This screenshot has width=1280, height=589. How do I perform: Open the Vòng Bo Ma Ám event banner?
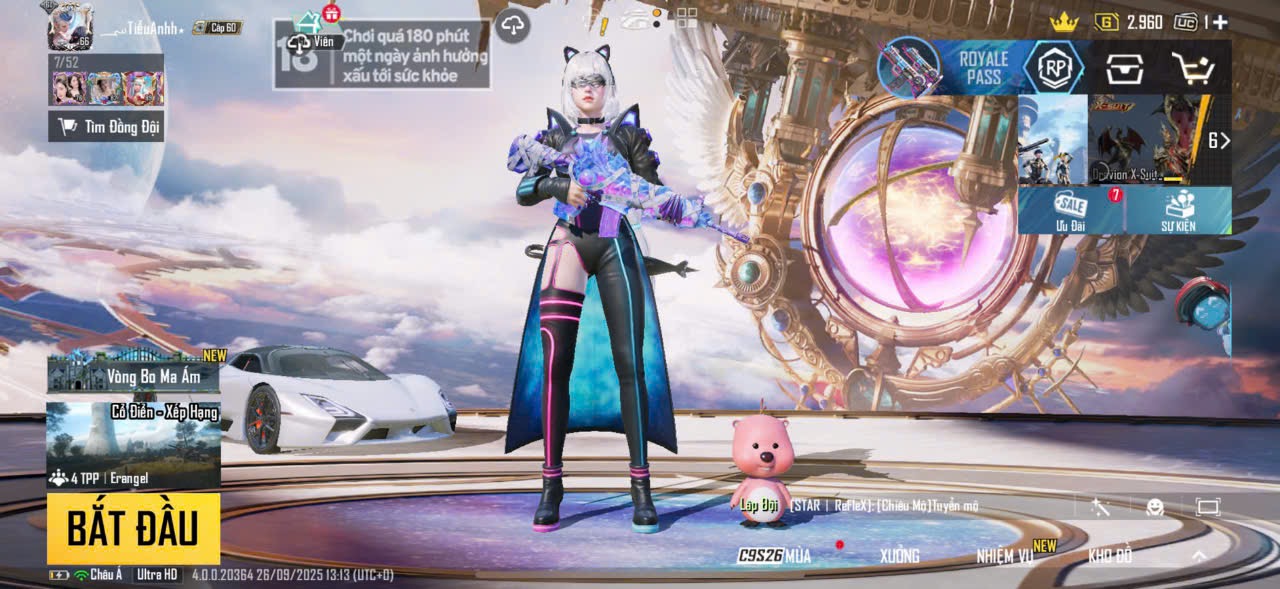point(133,372)
